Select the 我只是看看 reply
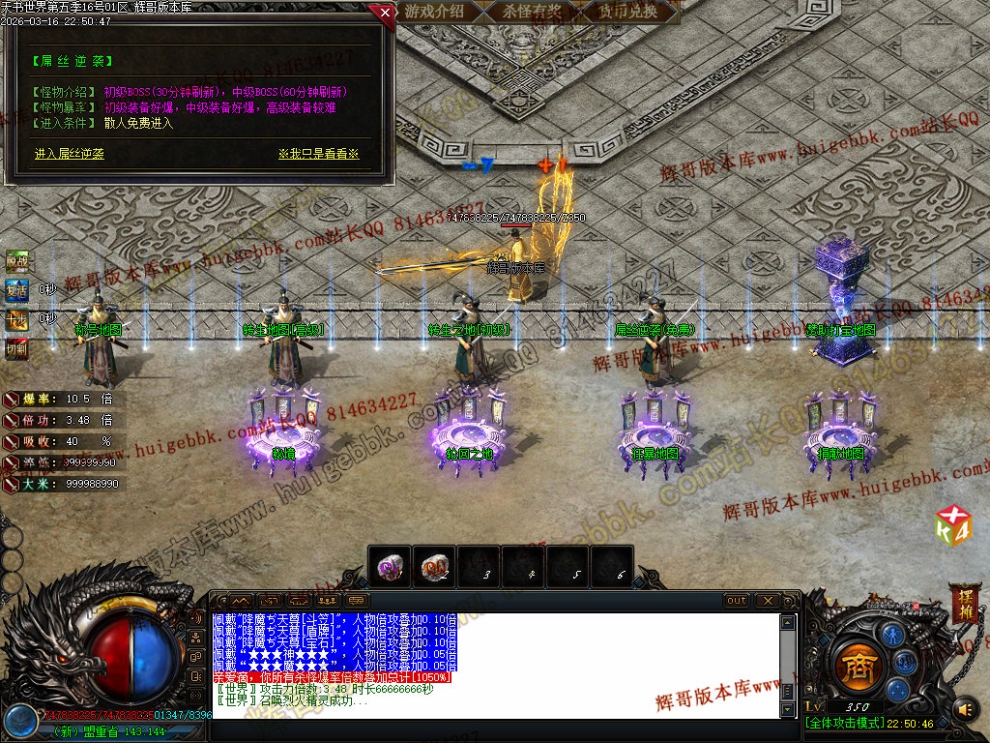The height and width of the screenshot is (743, 990). point(318,154)
